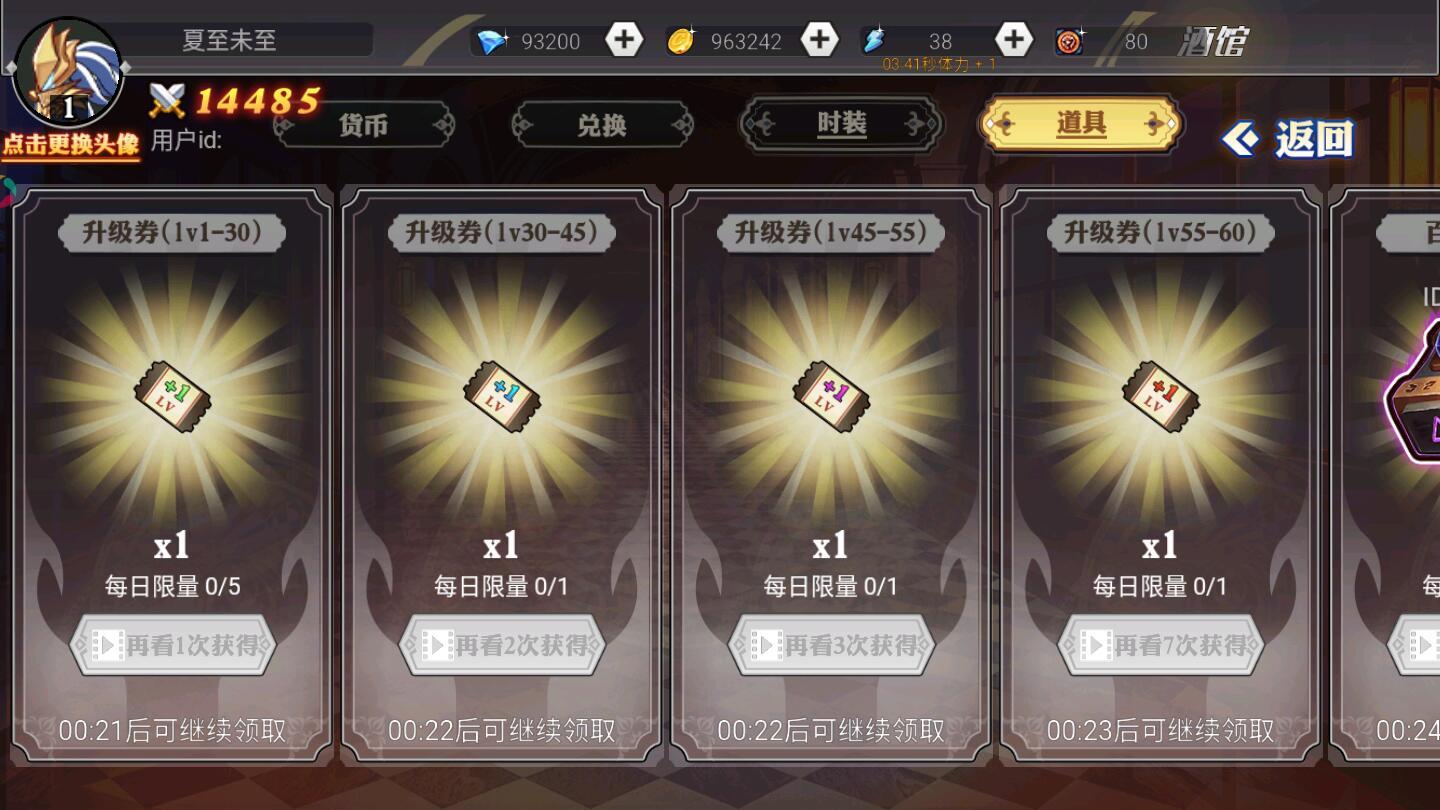Click the blue back arrow icon beside 返回
The image size is (1440, 810).
coord(1242,138)
